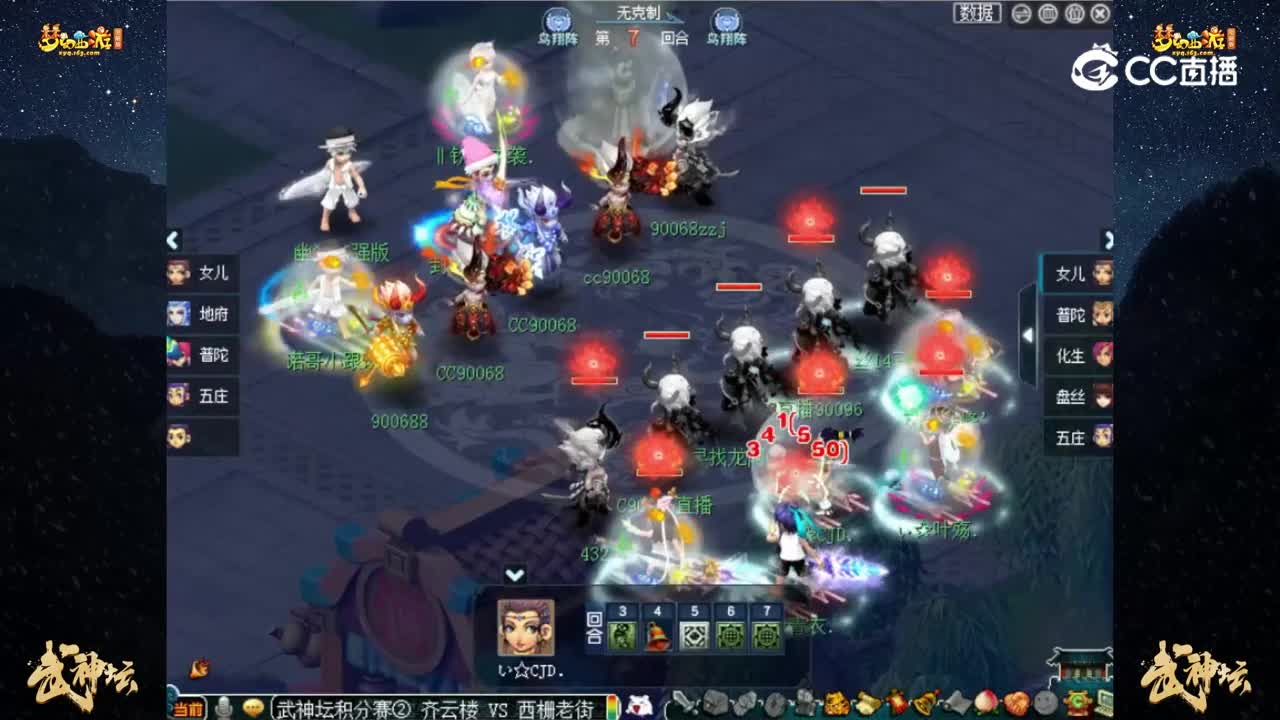Collapse left sidebar with the left arrow chevron

coord(172,240)
